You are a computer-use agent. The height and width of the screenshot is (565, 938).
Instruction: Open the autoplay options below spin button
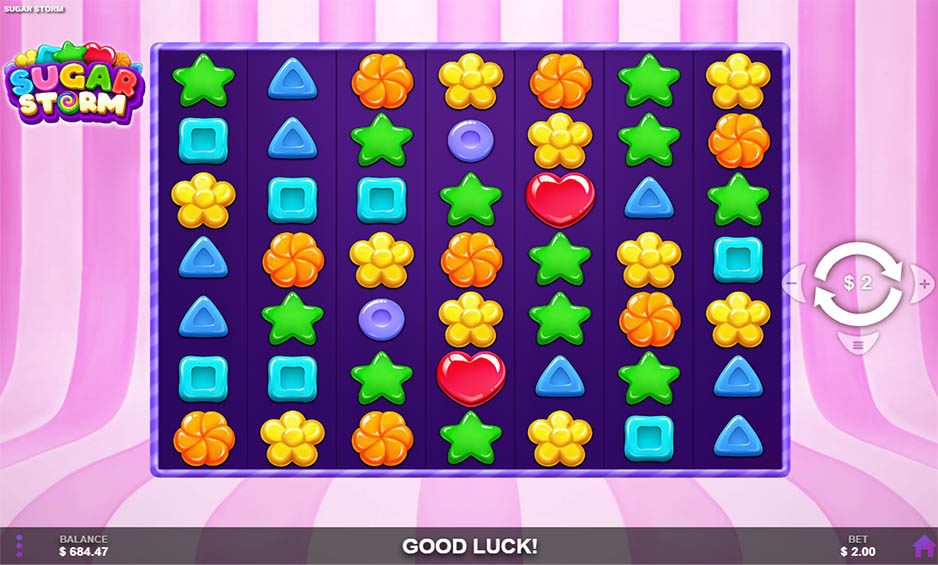[x=857, y=345]
